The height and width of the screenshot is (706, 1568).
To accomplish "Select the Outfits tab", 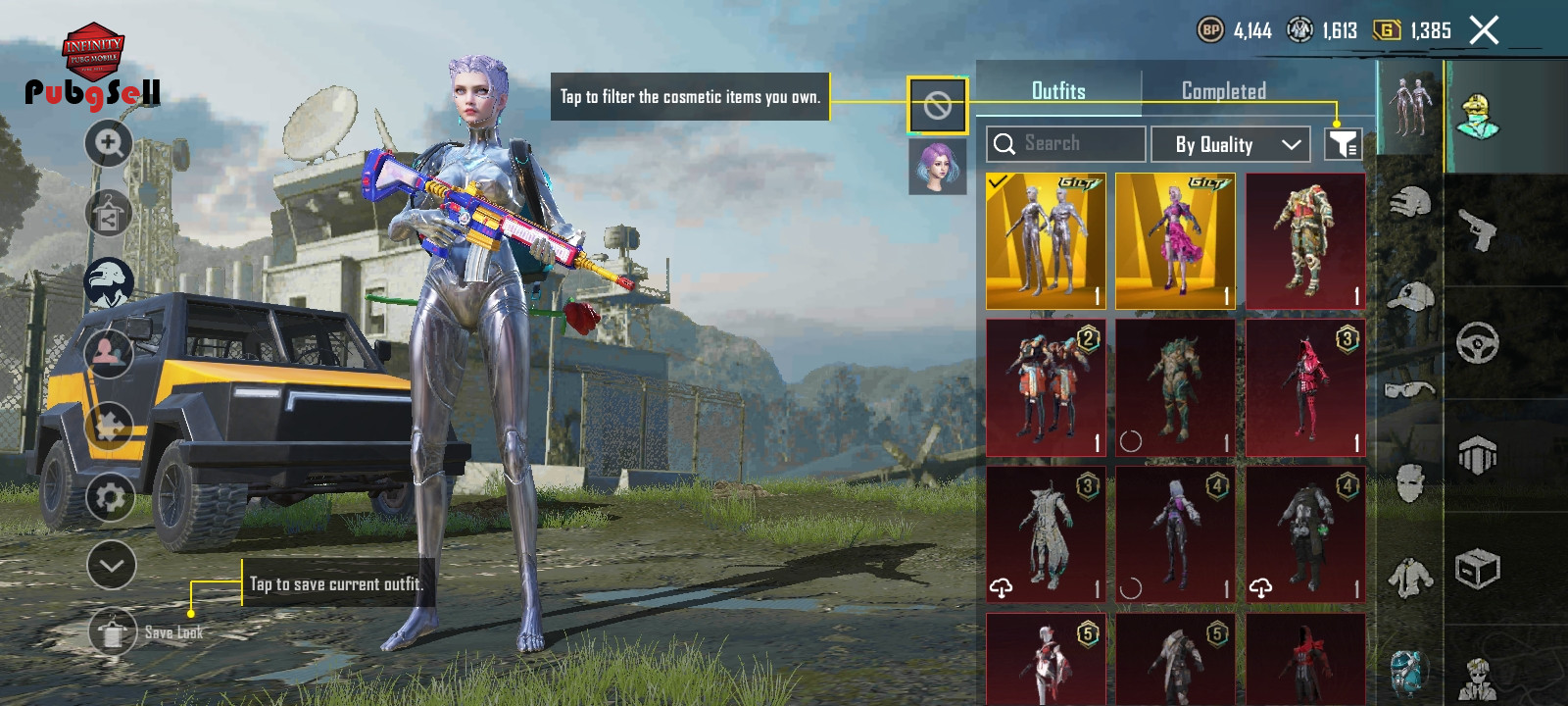I will click(x=1058, y=91).
